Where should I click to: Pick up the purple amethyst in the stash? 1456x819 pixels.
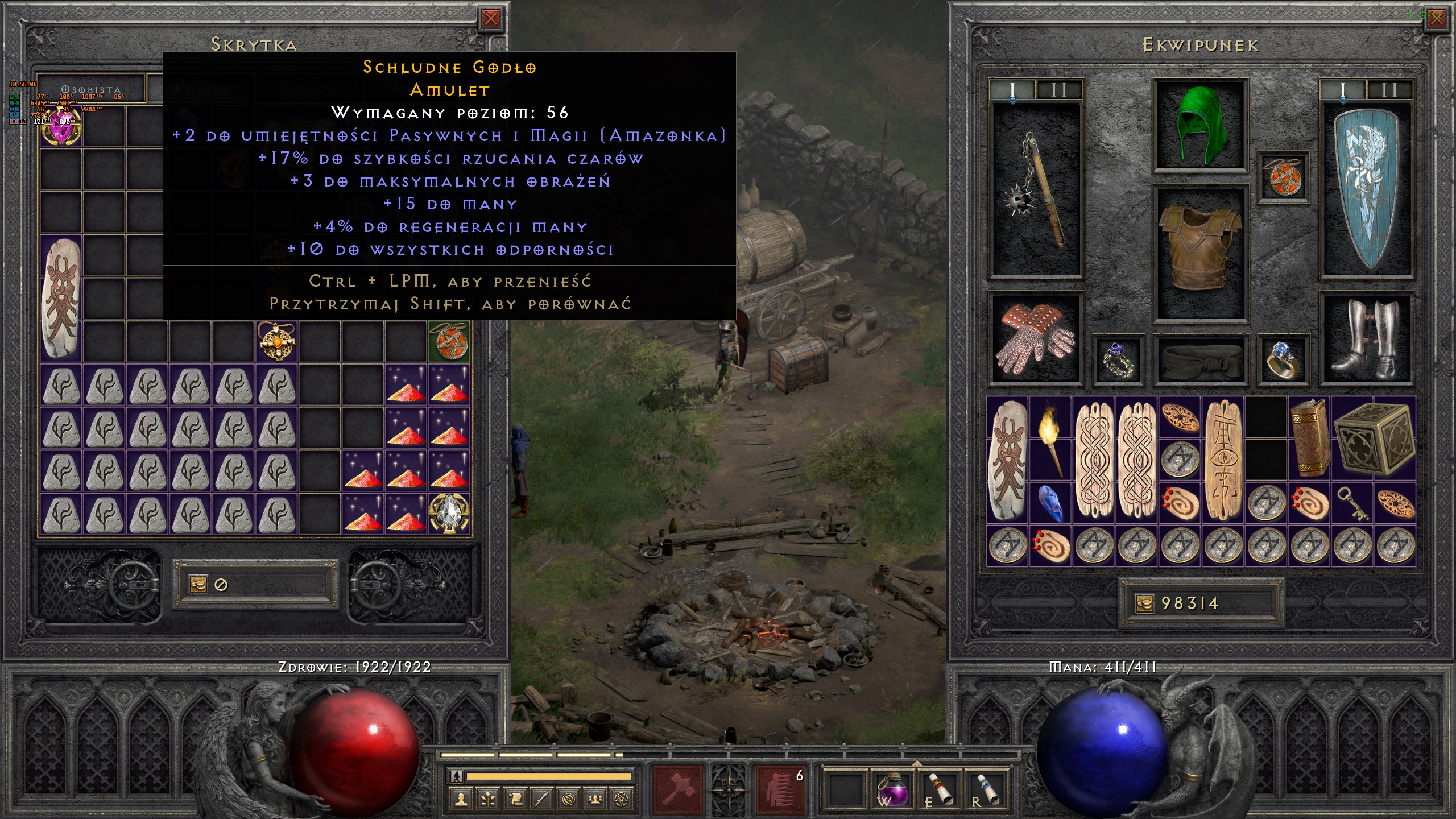(61, 126)
